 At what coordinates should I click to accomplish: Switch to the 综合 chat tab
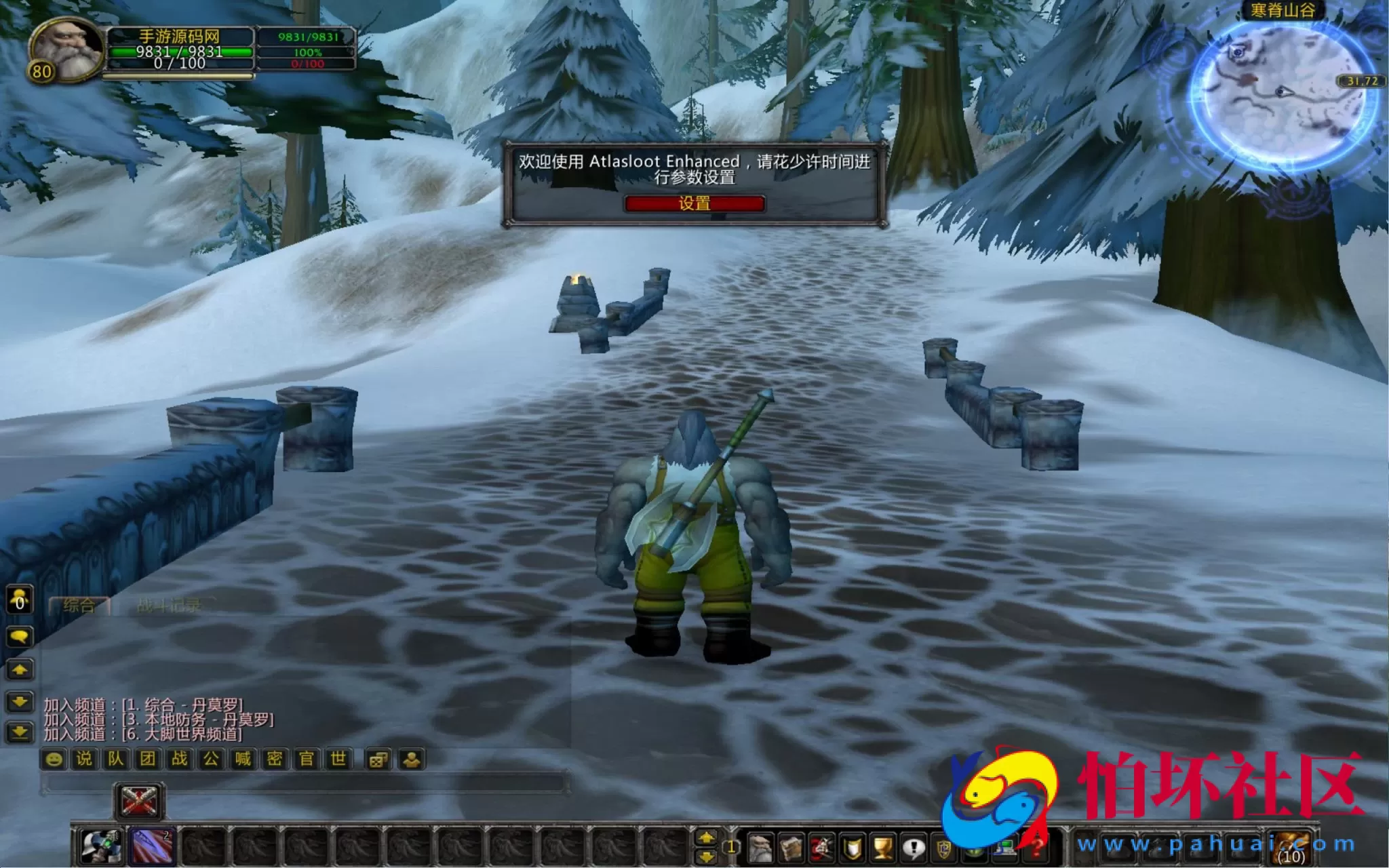pos(78,604)
